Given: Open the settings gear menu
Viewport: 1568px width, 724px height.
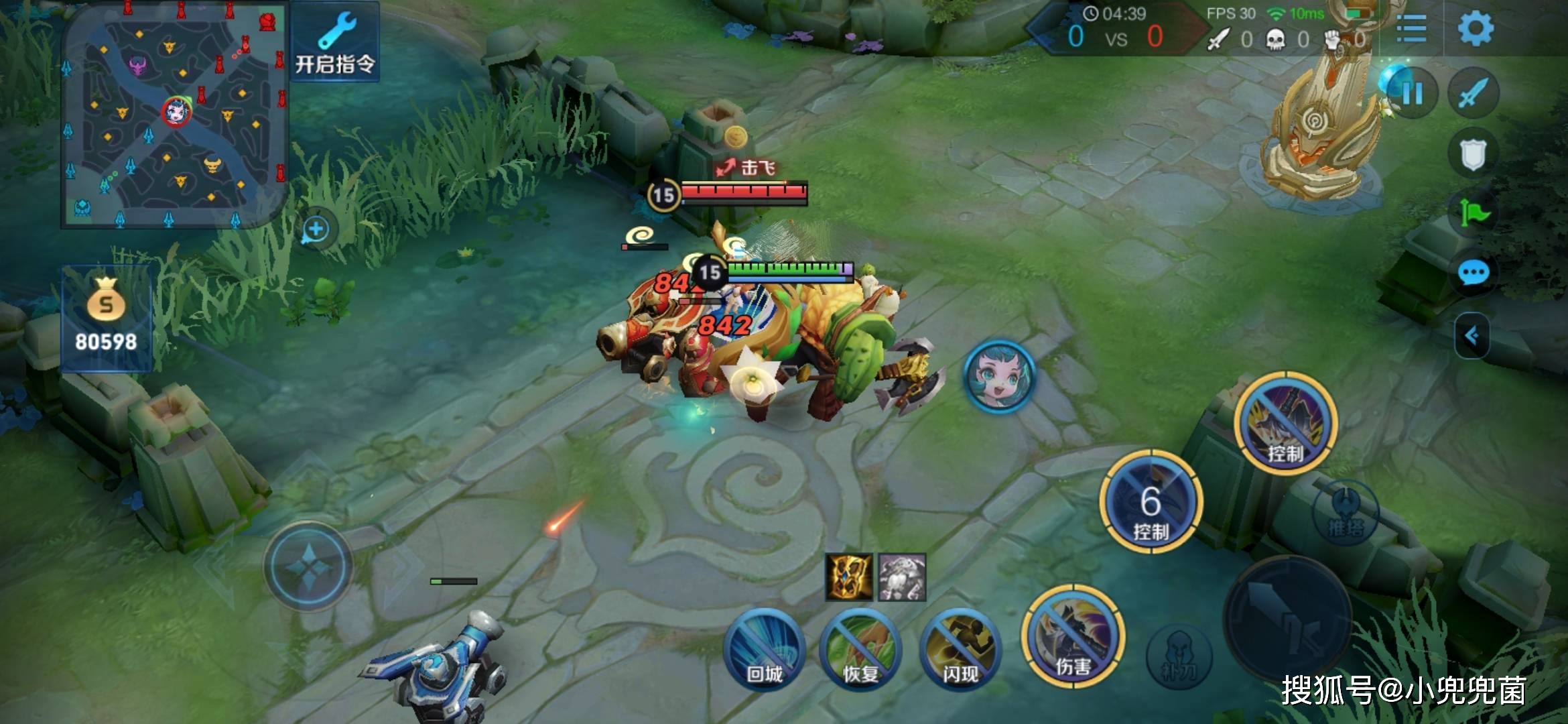Looking at the screenshot, I should 1476,28.
